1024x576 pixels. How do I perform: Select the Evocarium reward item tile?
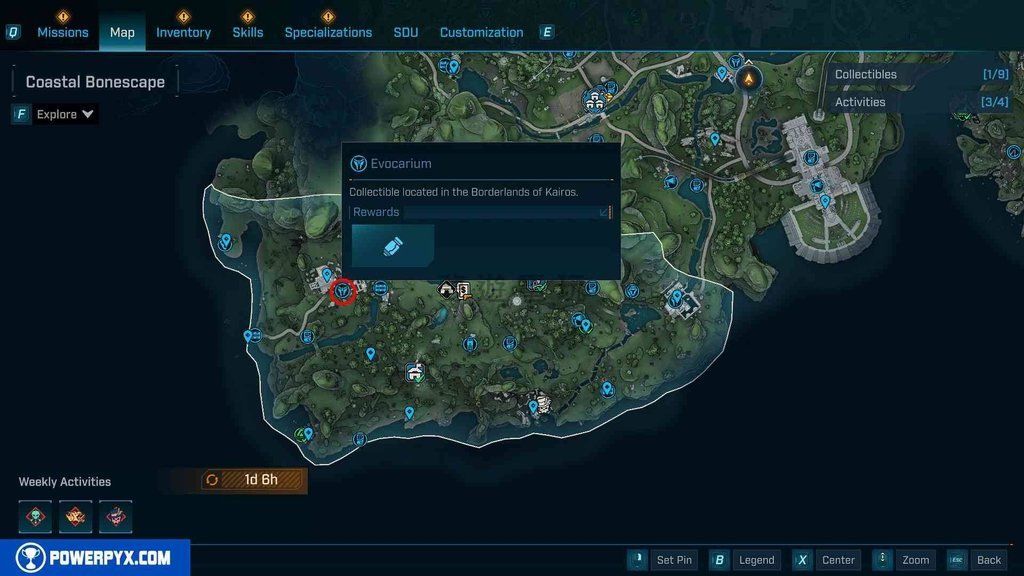pyautogui.click(x=393, y=245)
